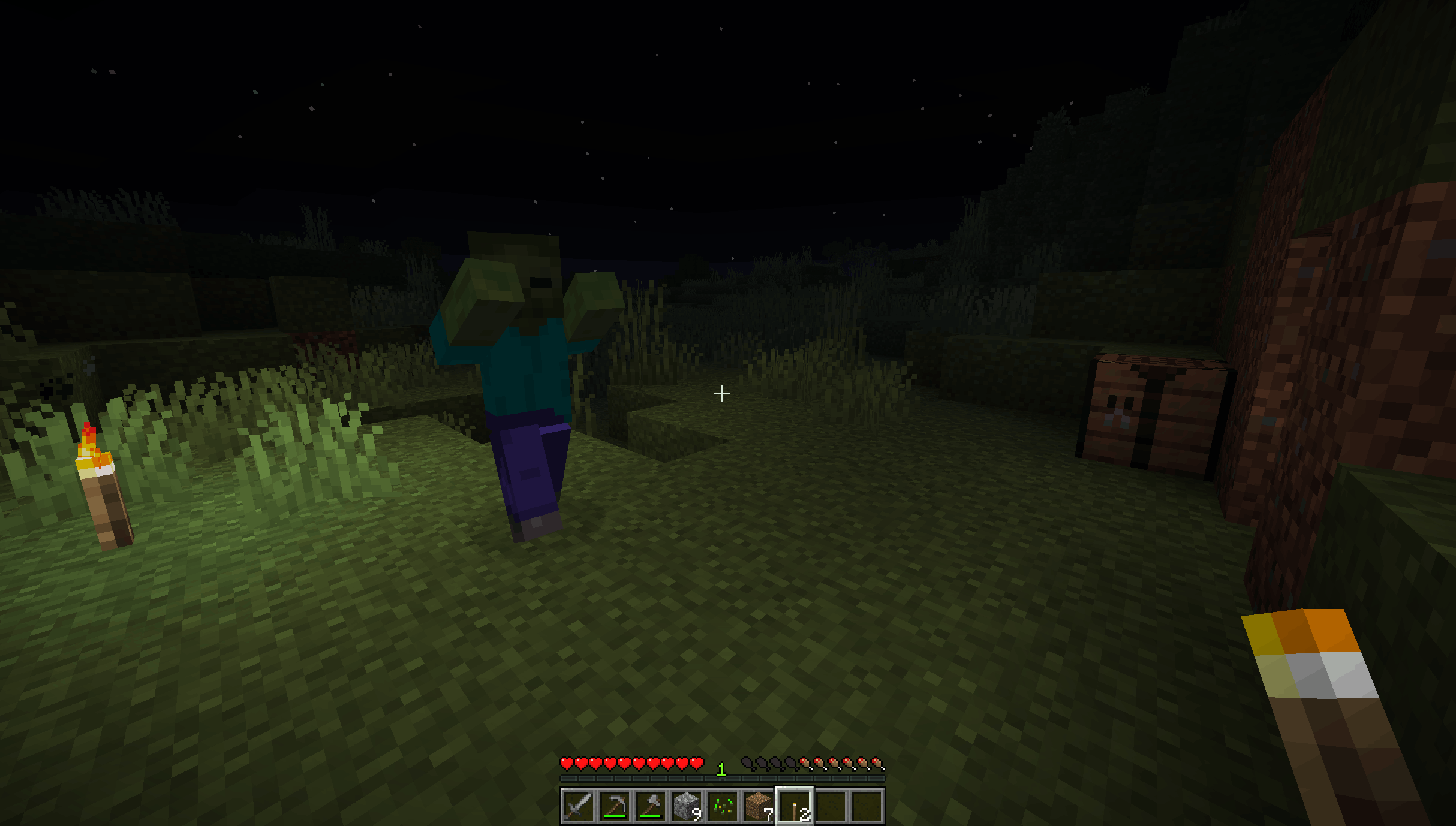
Task: Select the stone sword hotbar slot
Action: tap(578, 805)
